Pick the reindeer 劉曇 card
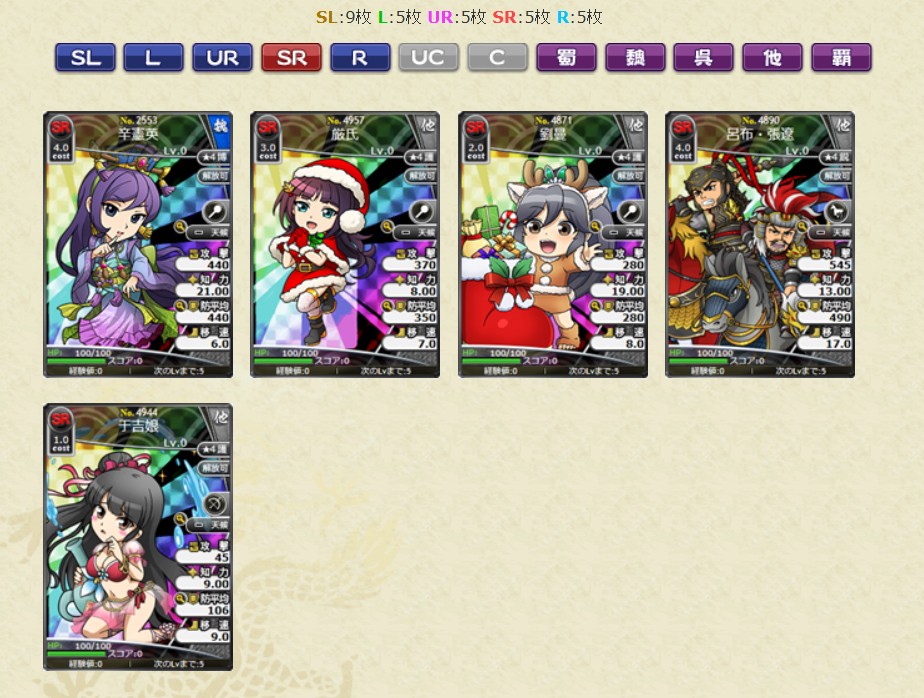This screenshot has height=698, width=924. click(553, 244)
